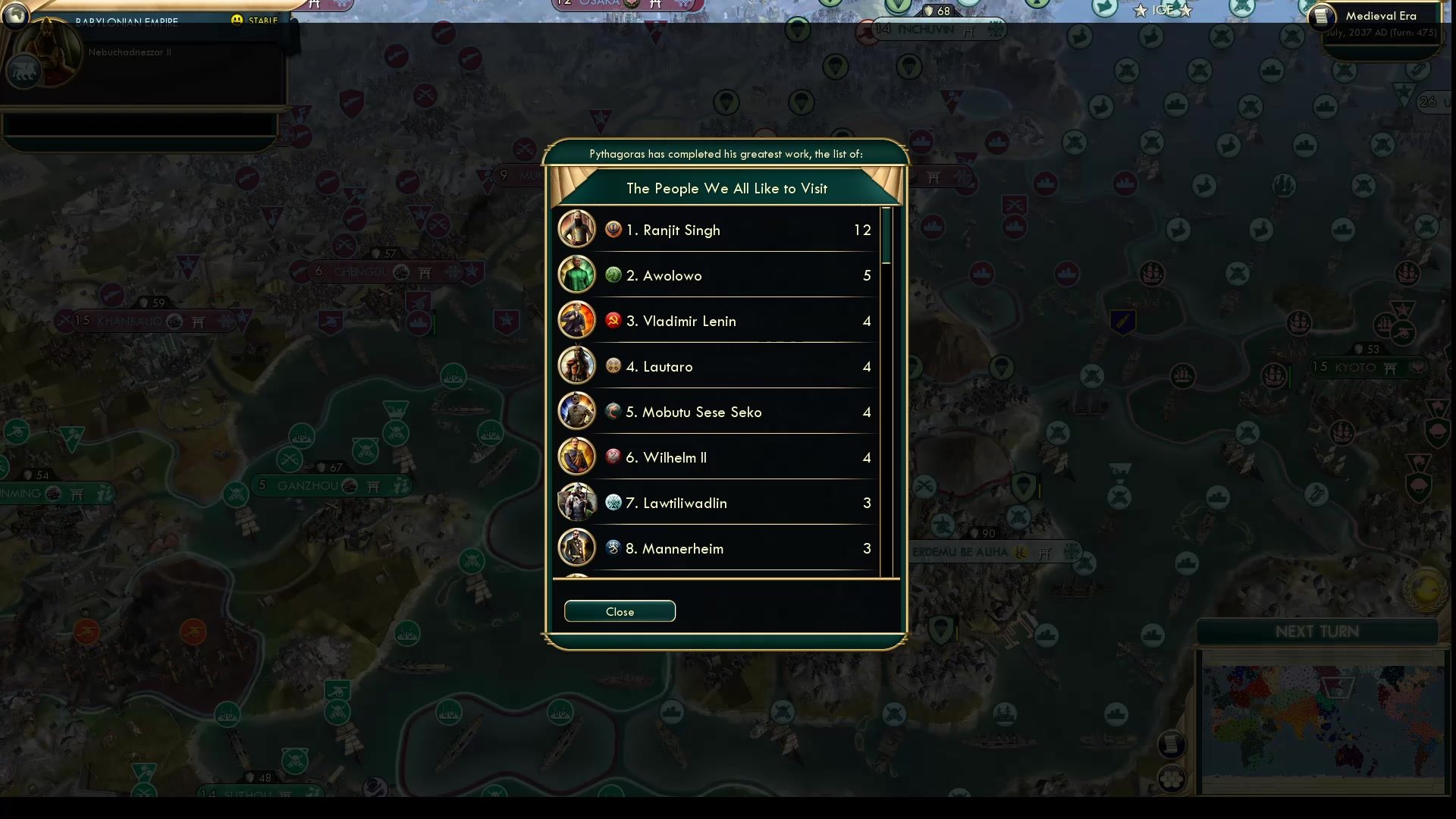The height and width of the screenshot is (819, 1456).
Task: Click Wilhelm II's civilization emblem
Action: 613,457
